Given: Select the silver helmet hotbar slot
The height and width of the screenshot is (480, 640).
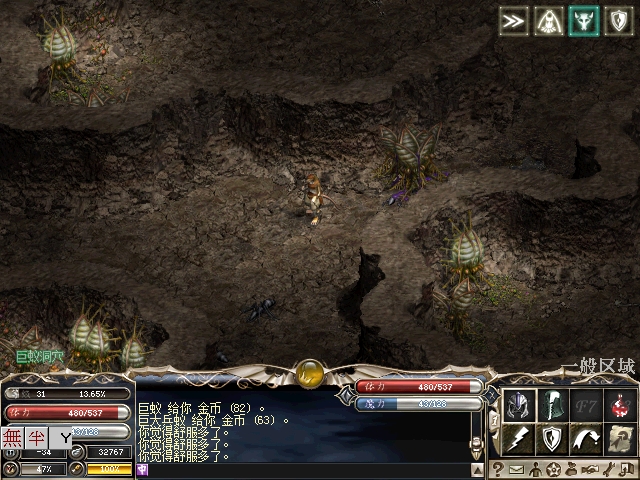Looking at the screenshot, I should click(x=518, y=405).
